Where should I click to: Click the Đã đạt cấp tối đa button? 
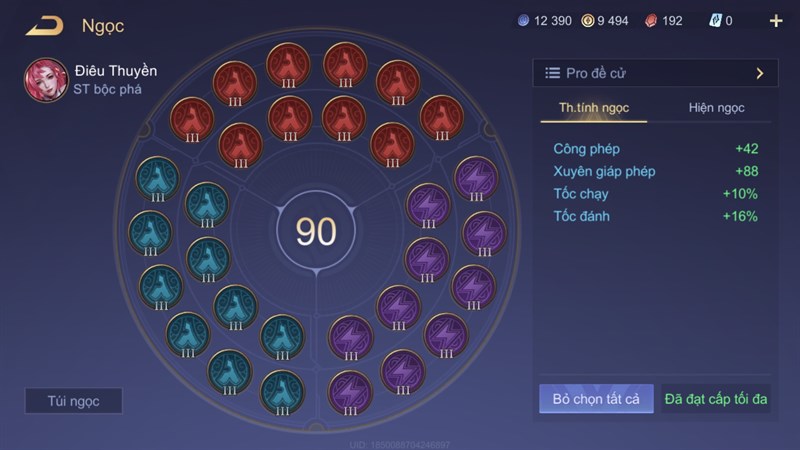(x=716, y=399)
